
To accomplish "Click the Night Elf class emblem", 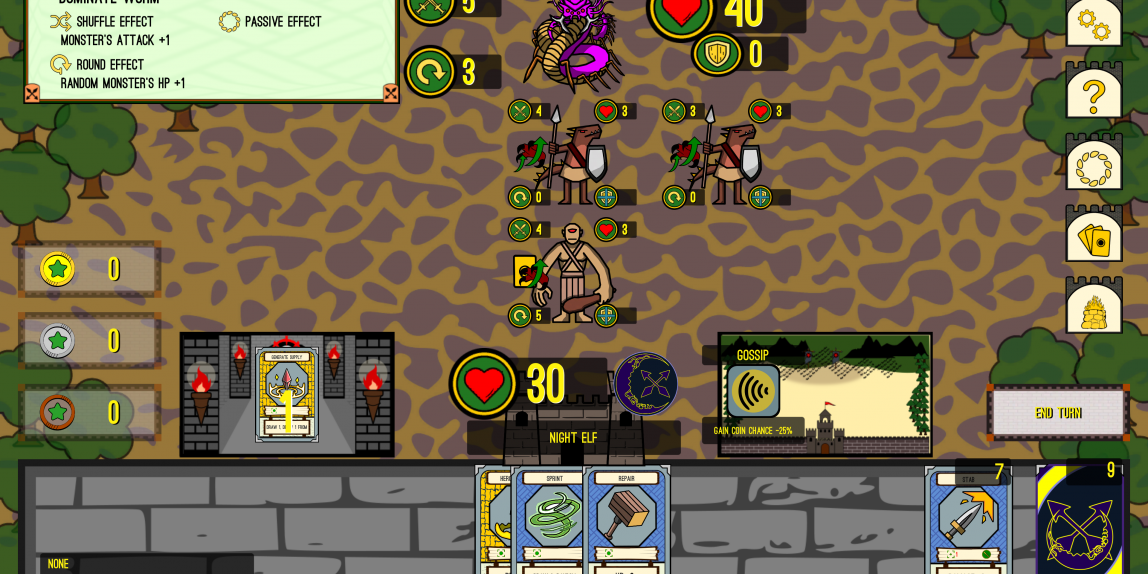I will tap(646, 384).
